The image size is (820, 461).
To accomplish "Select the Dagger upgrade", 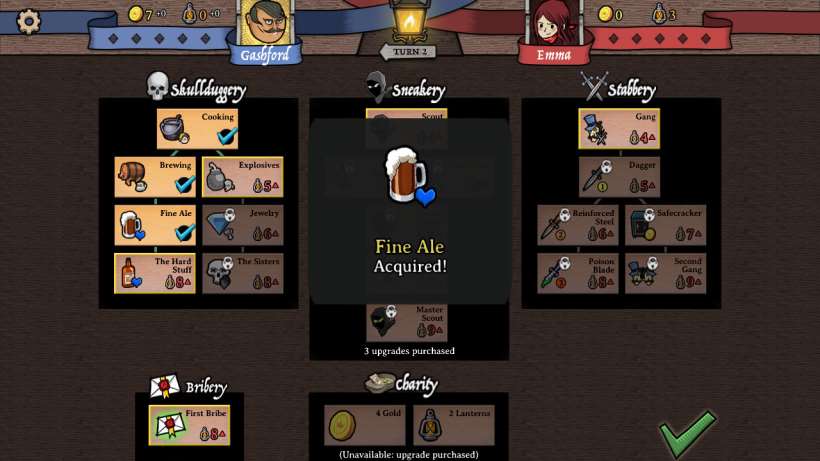I will tap(619, 177).
